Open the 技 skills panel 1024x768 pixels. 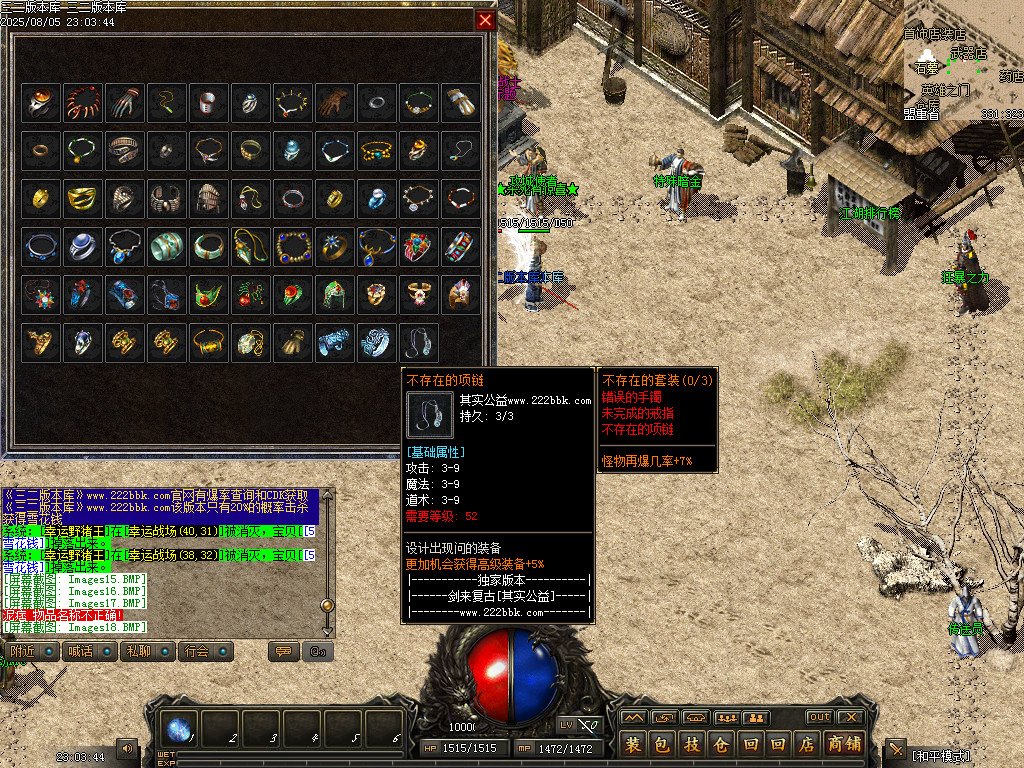[691, 744]
